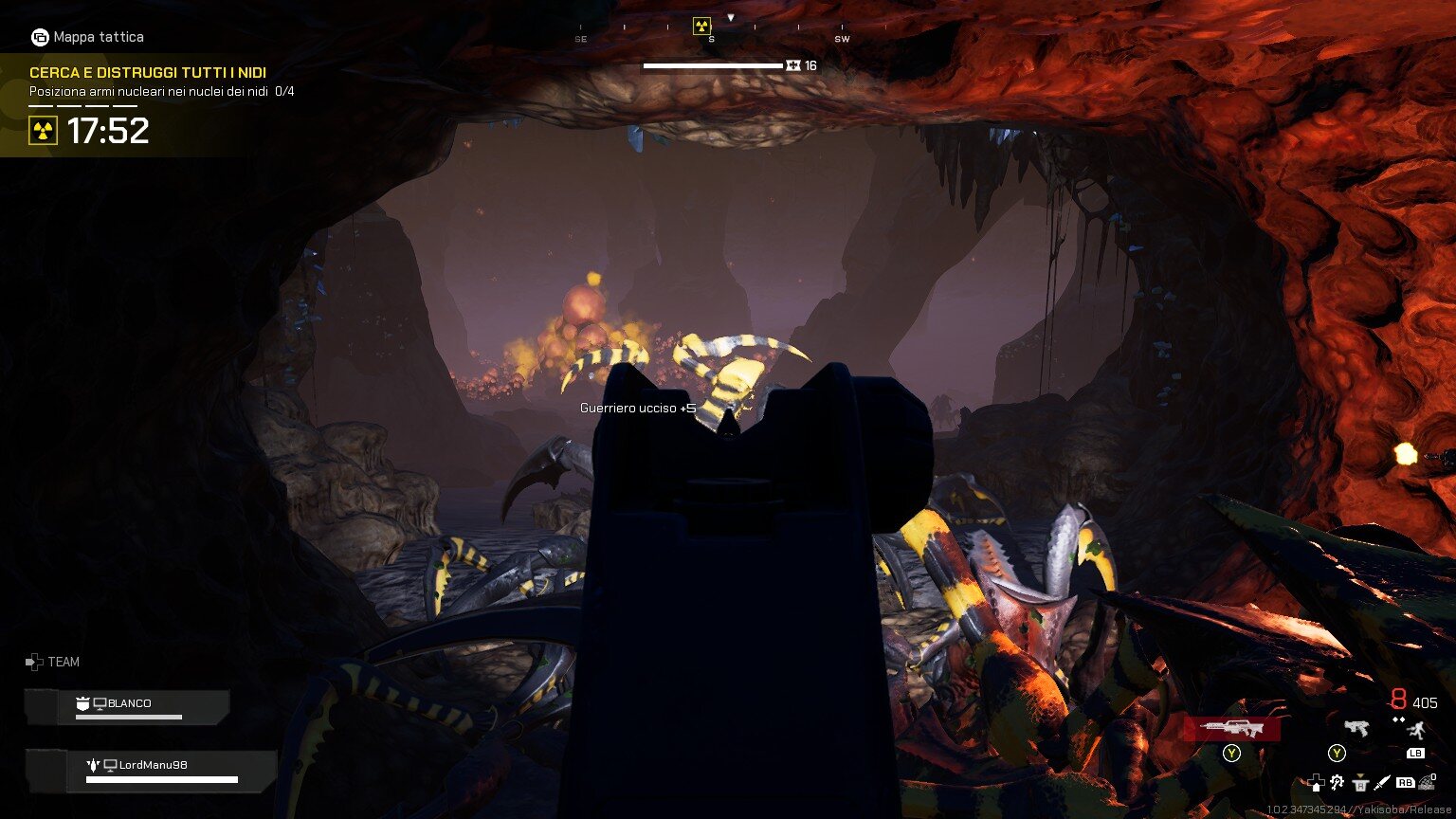Switch to the pistol sidearm slot
1456x819 pixels.
[1356, 728]
